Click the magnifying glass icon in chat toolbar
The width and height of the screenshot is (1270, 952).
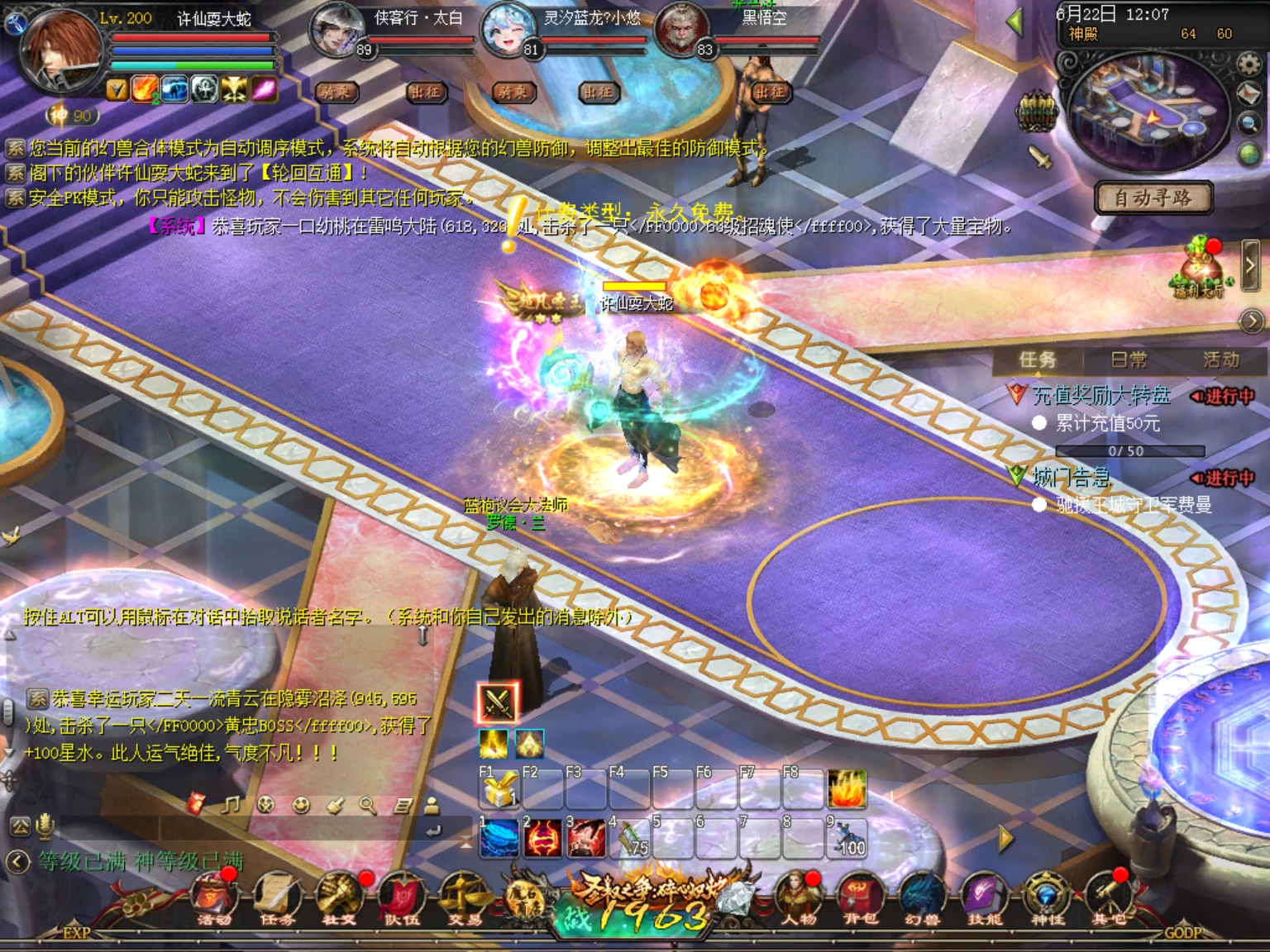[x=366, y=806]
